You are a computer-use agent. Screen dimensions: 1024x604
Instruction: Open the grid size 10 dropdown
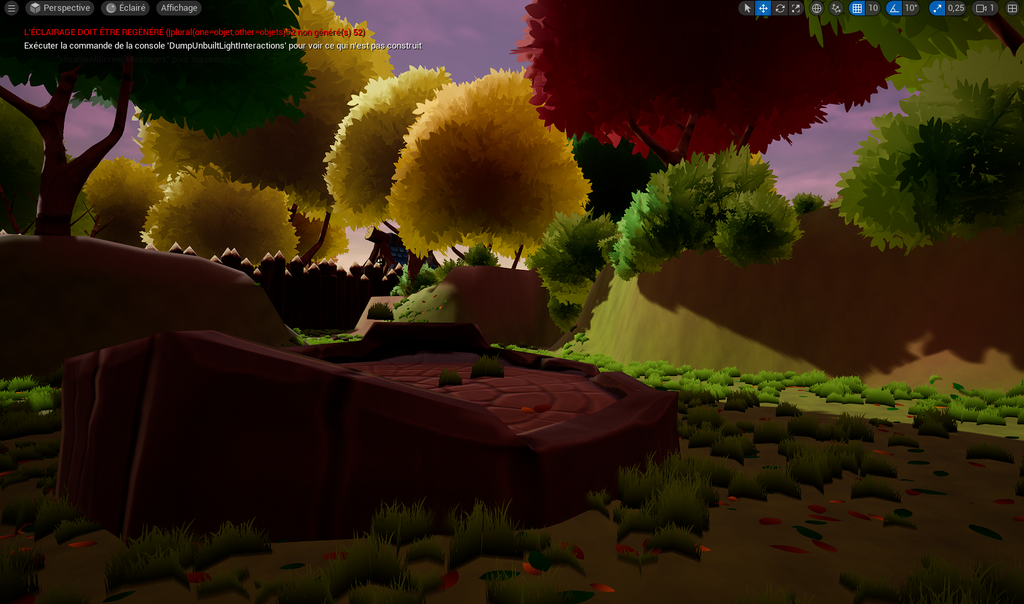[873, 8]
